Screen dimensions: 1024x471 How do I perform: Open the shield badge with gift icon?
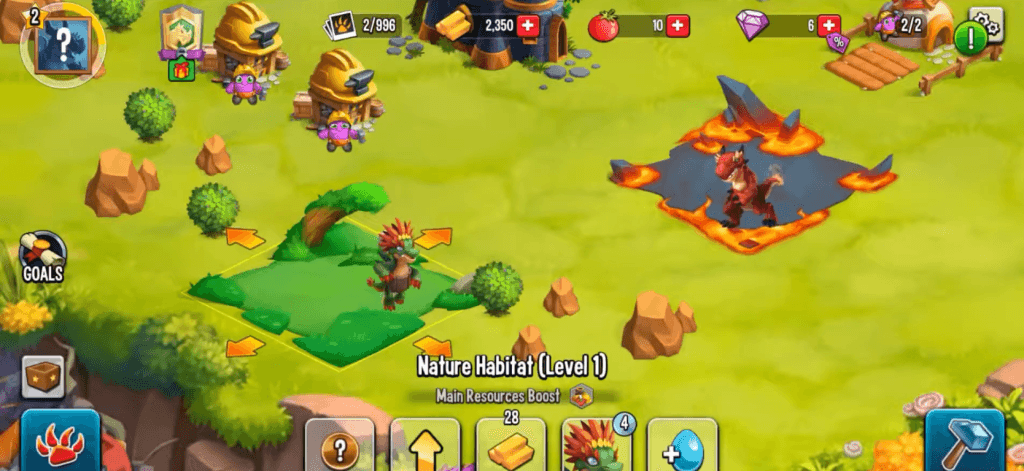tap(181, 39)
